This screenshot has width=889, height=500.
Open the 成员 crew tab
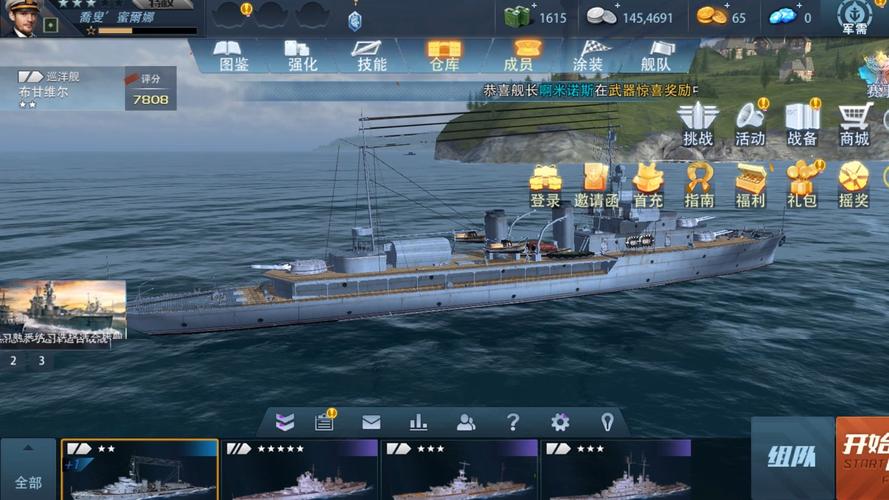pos(518,56)
